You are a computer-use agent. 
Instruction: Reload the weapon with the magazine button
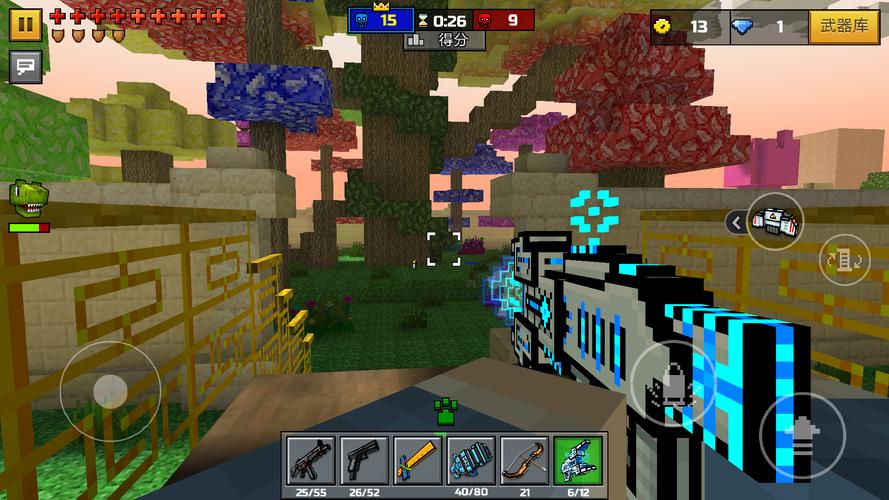845,260
